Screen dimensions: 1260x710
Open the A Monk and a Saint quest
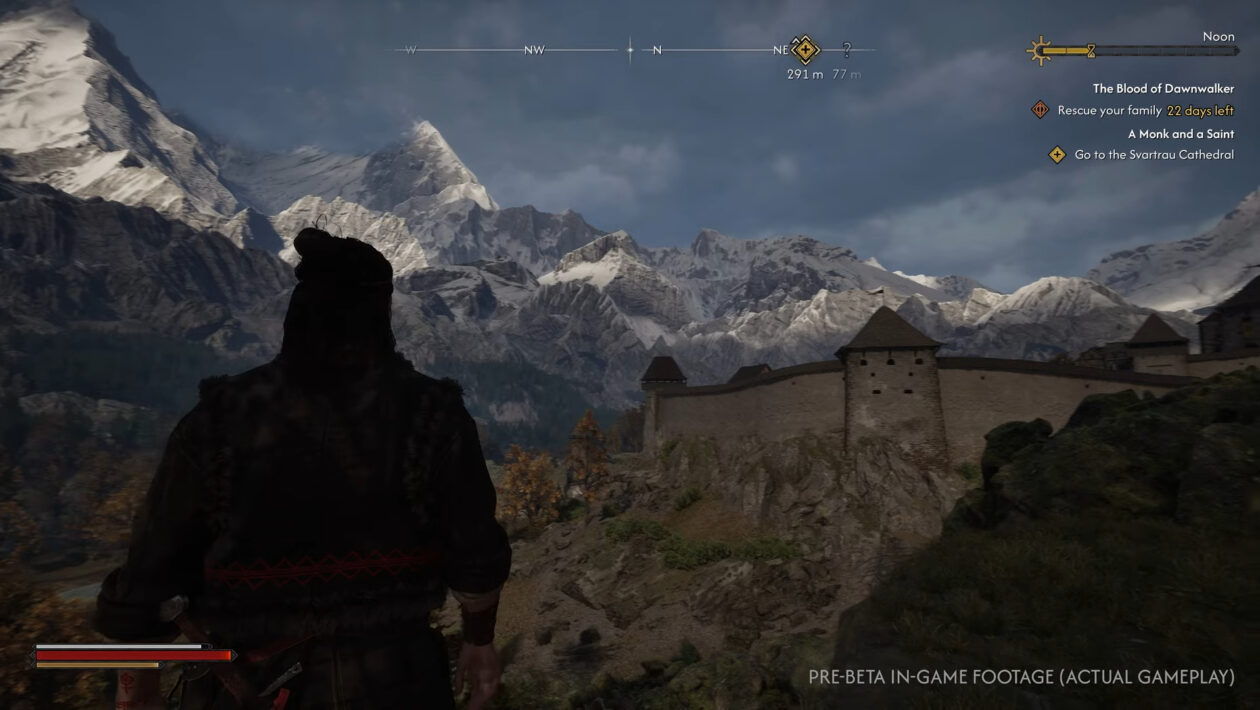coord(1180,134)
